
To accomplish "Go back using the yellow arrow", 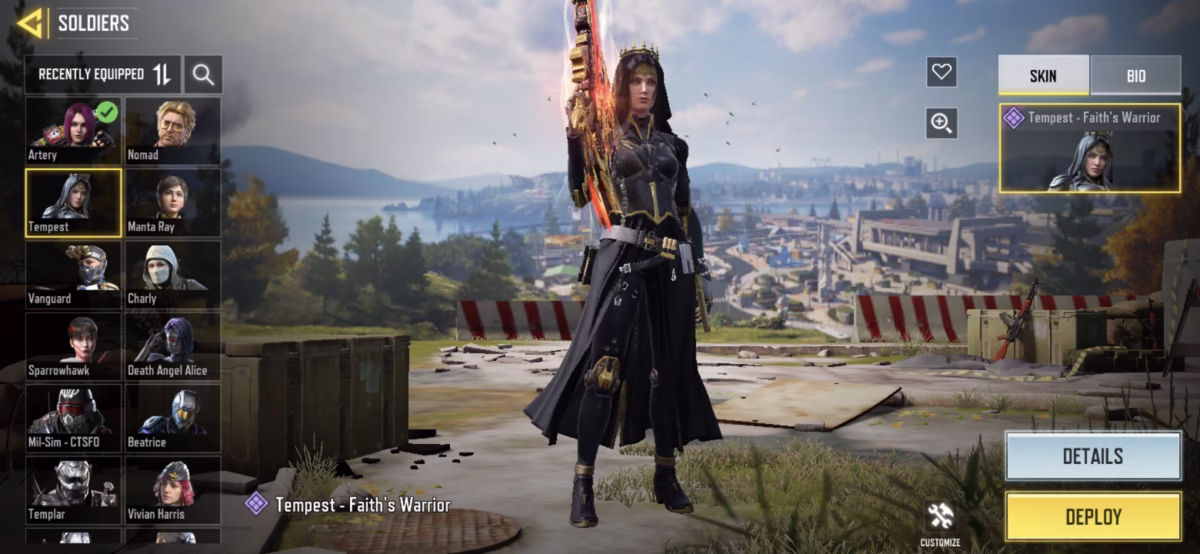I will (29, 23).
